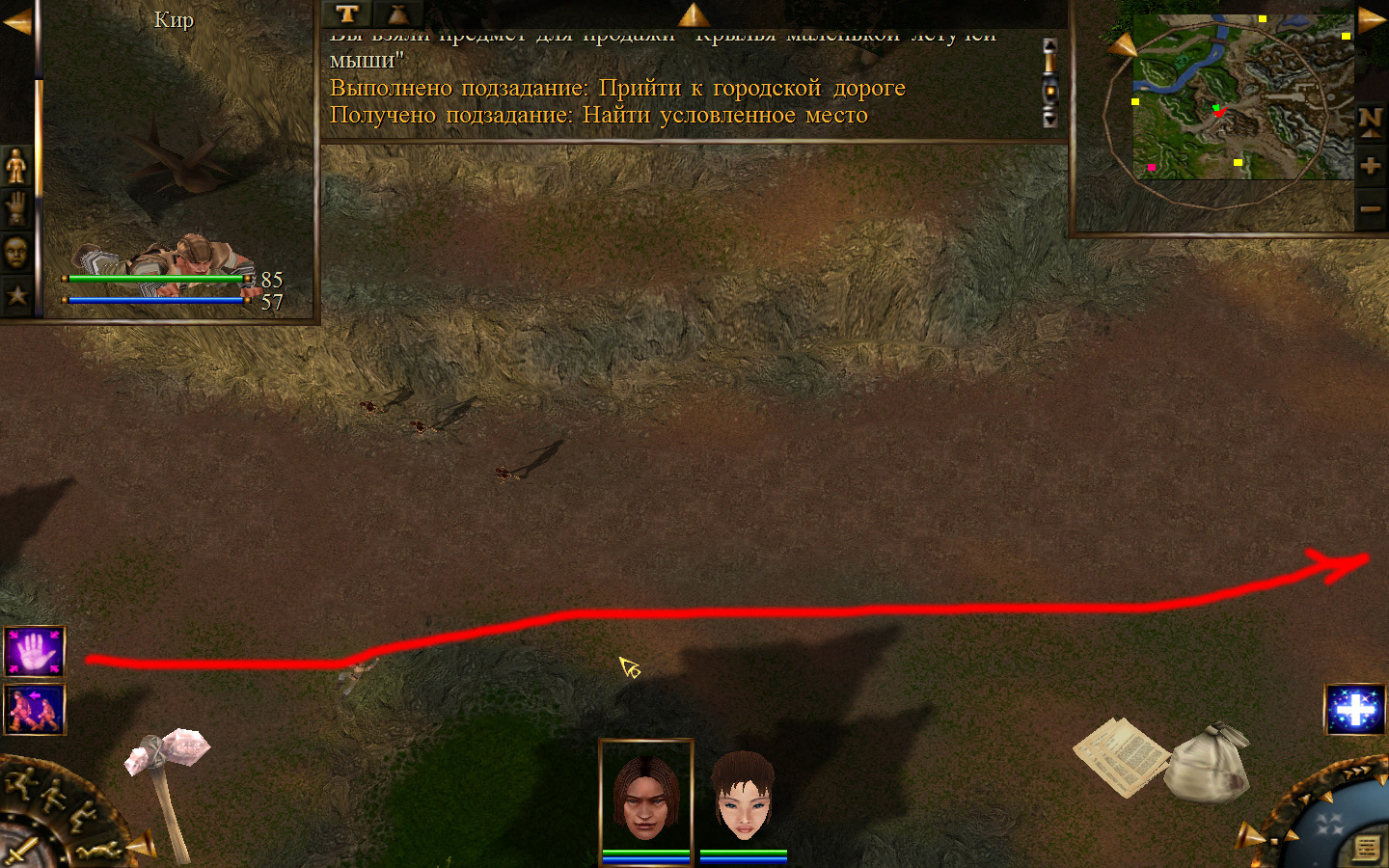This screenshot has height=868, width=1389.
Task: Open the loot bag inventory item
Action: coord(1207,762)
